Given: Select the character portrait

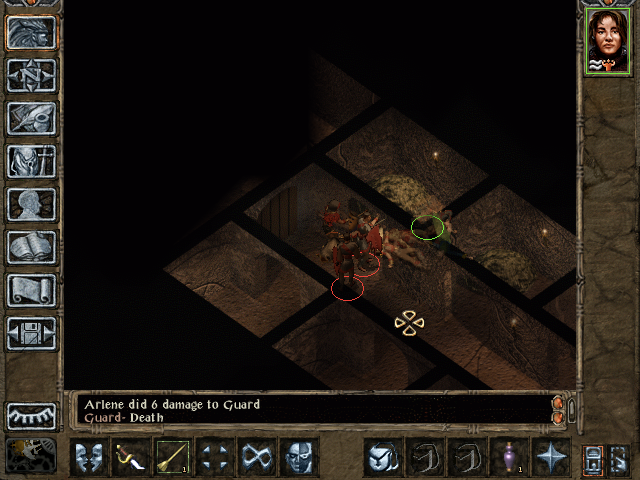Looking at the screenshot, I should 607,40.
